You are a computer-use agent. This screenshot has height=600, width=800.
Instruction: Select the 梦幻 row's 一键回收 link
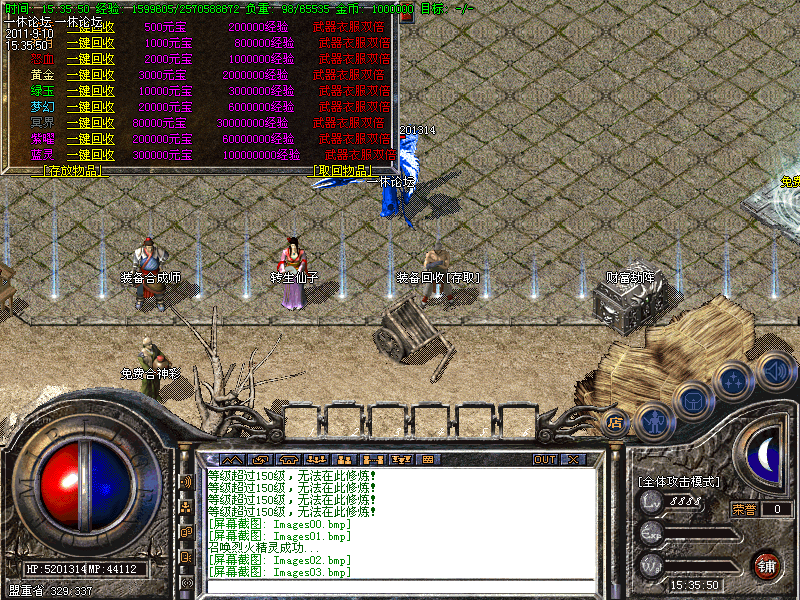pos(90,107)
